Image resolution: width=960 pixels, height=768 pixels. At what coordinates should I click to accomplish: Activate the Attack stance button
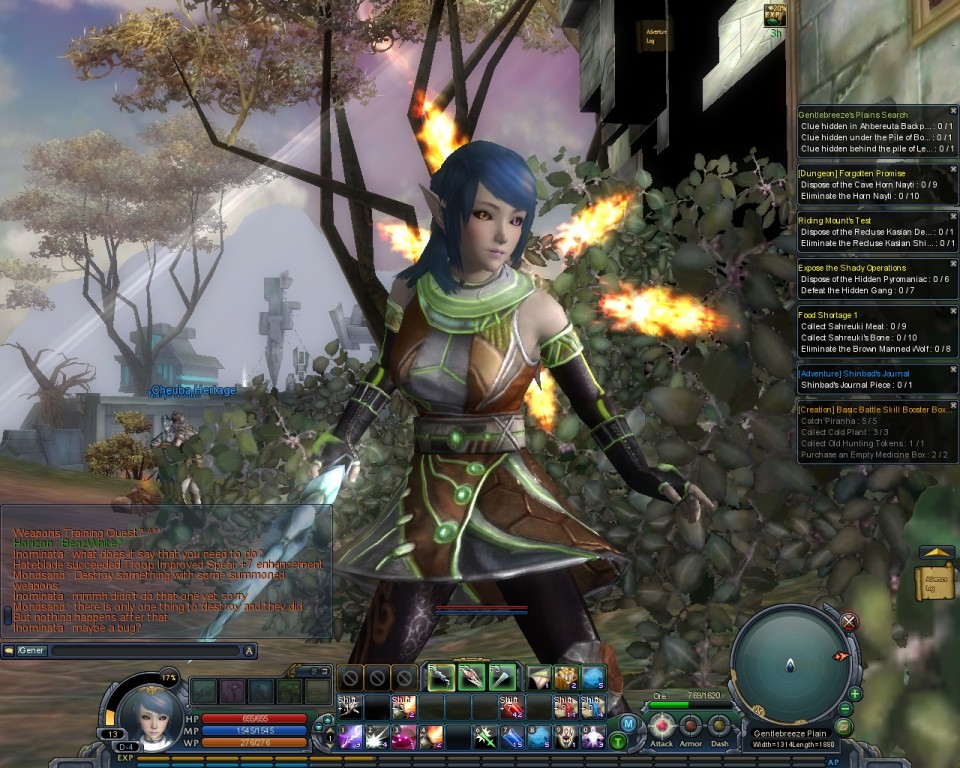pyautogui.click(x=661, y=727)
